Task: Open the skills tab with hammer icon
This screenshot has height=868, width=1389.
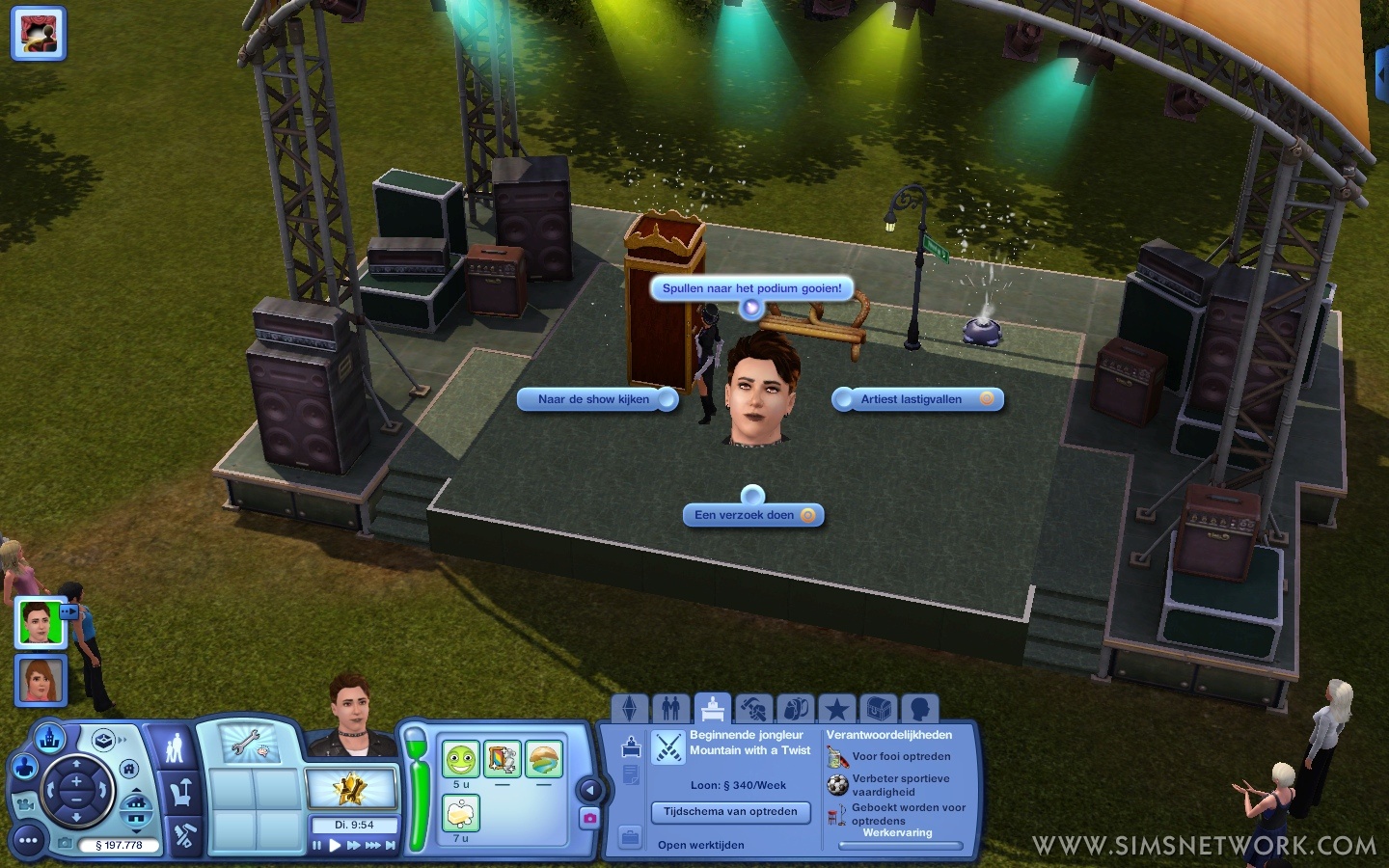Action: point(753,710)
